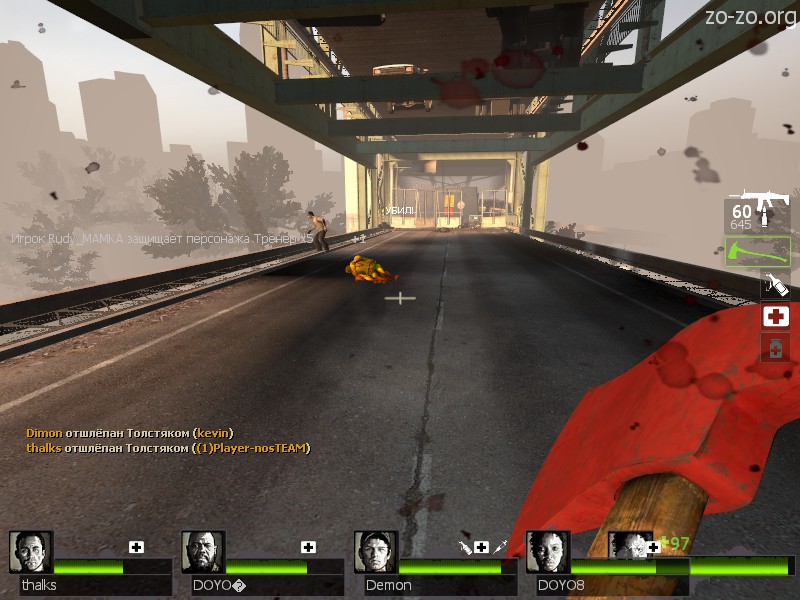
Task: Click the Demon teammate portrait
Action: click(x=375, y=552)
